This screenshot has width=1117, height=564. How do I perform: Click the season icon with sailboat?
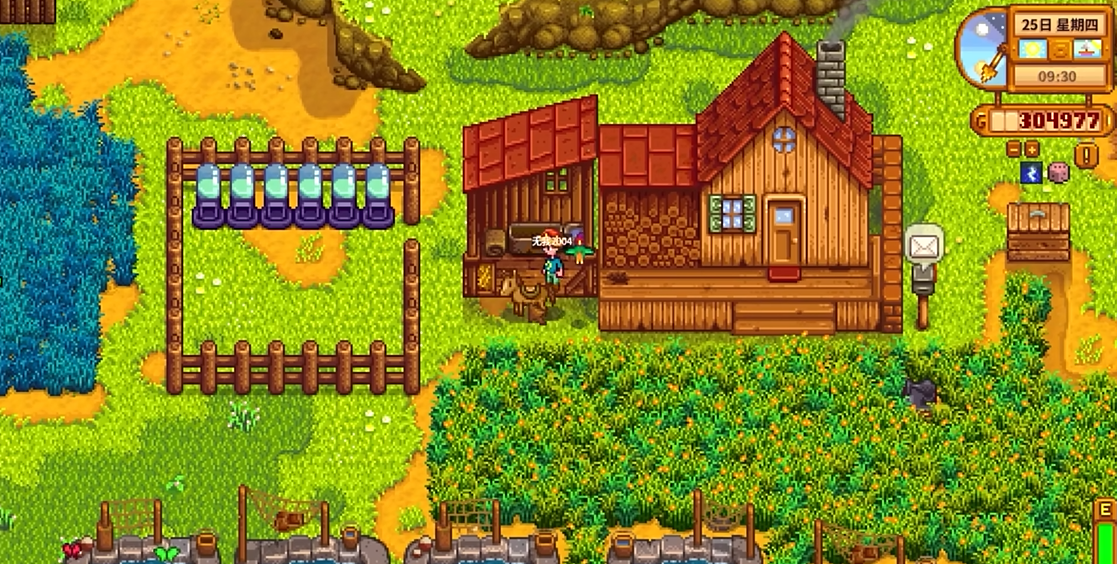pos(1086,49)
